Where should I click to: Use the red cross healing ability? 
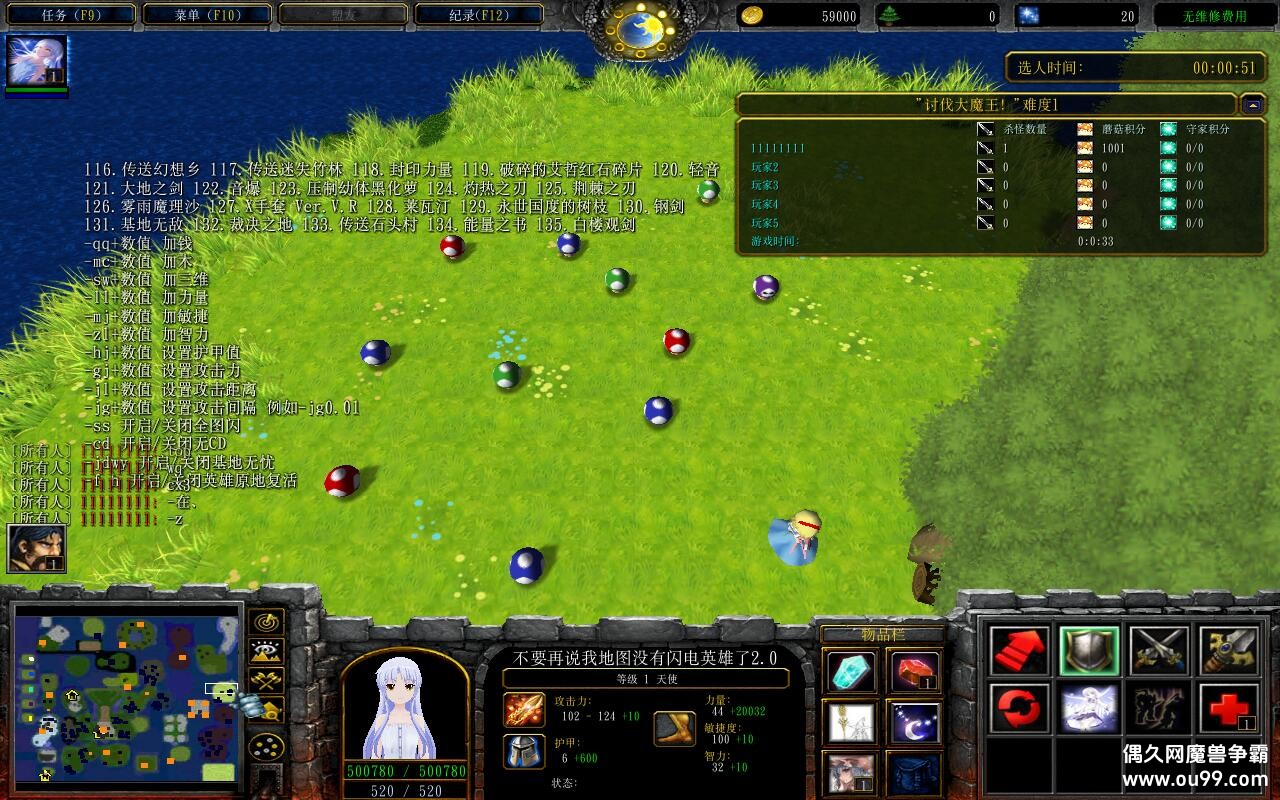point(1227,709)
